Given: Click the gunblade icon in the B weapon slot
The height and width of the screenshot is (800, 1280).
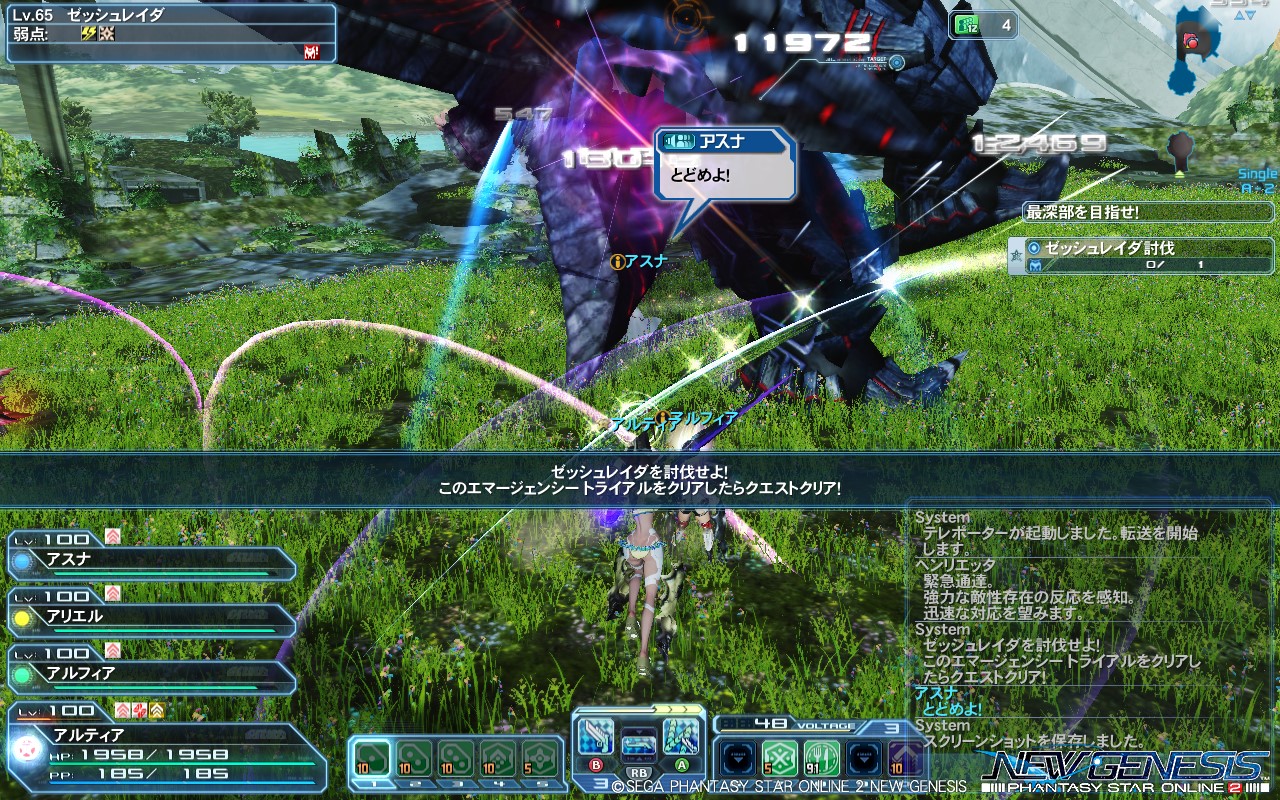Looking at the screenshot, I should click(x=596, y=734).
